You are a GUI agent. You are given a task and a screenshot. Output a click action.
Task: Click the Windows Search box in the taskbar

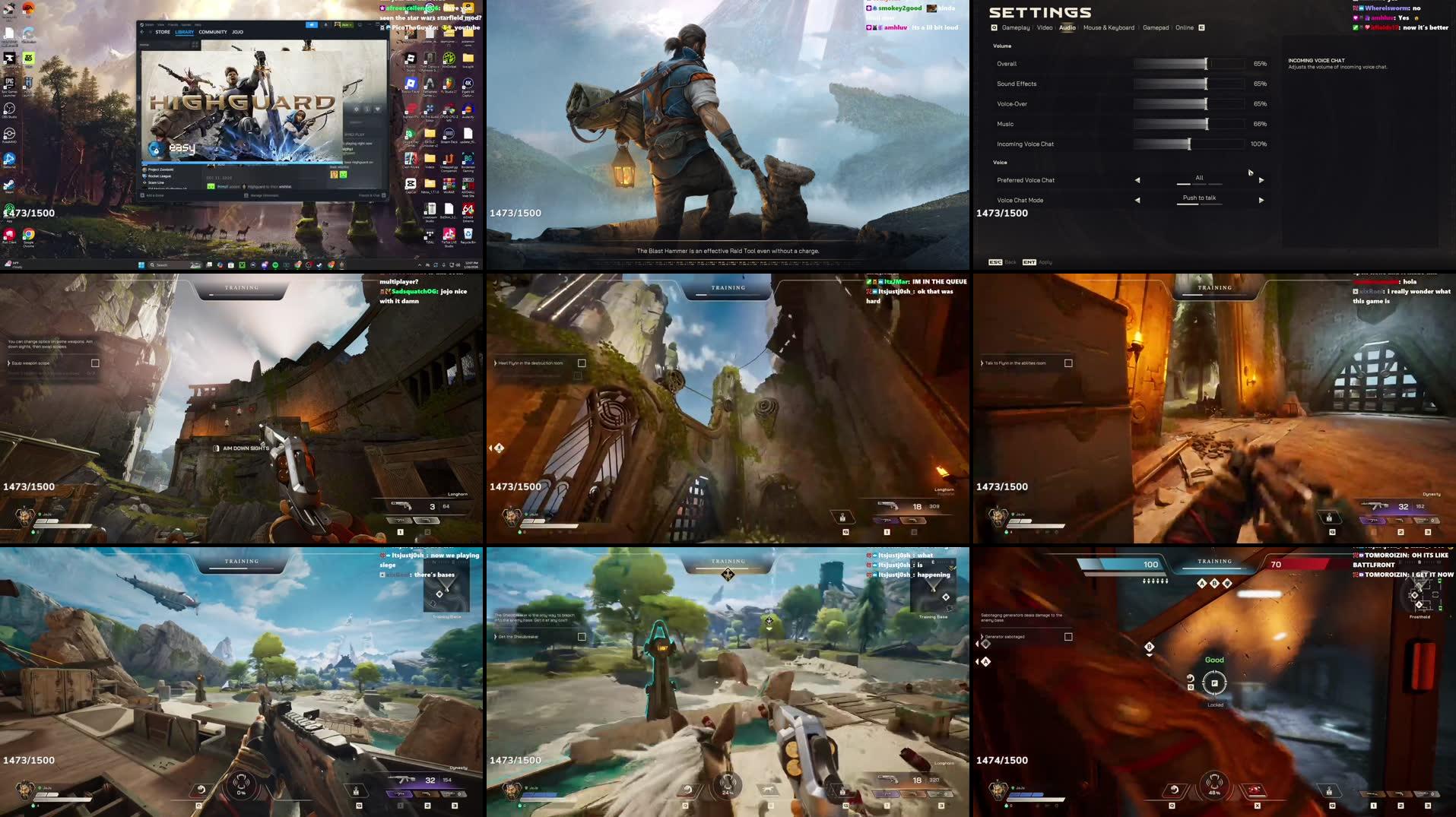(160, 264)
